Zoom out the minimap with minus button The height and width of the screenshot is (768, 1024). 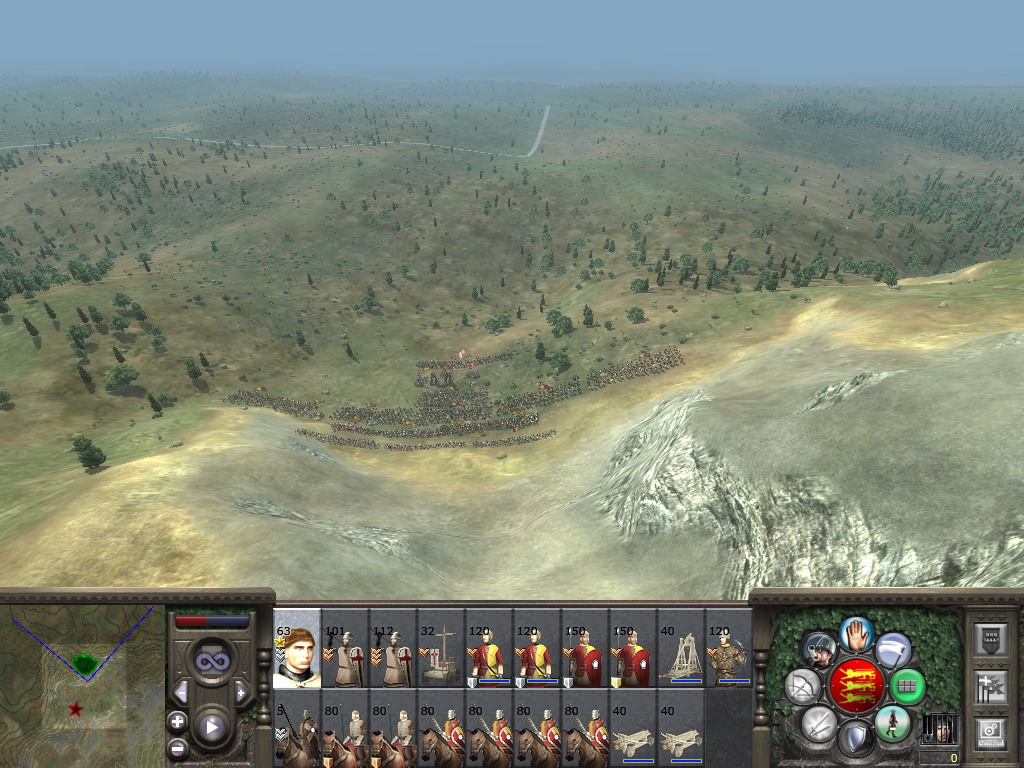click(177, 747)
